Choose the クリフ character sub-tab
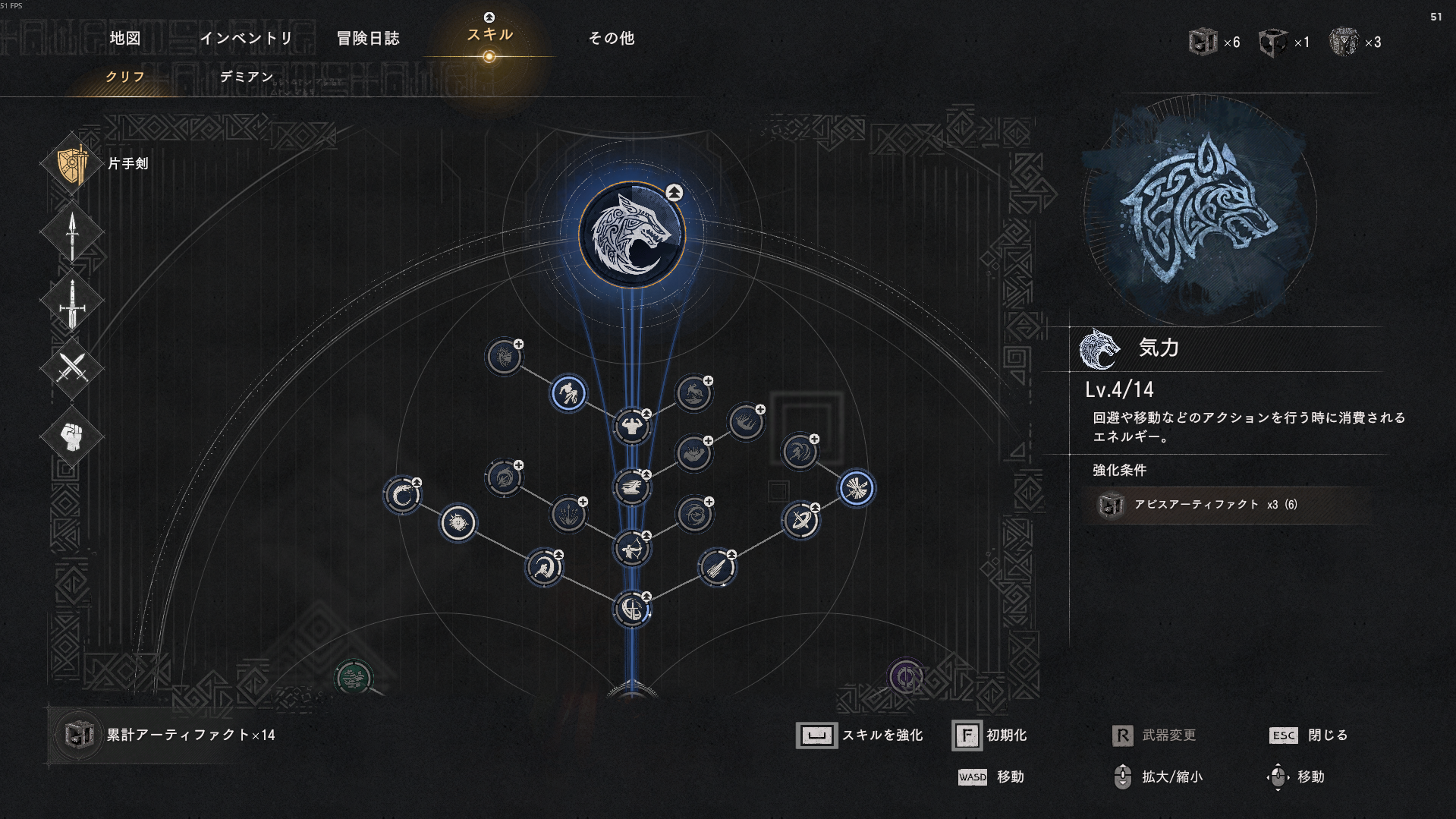Image resolution: width=1456 pixels, height=819 pixels. (125, 77)
